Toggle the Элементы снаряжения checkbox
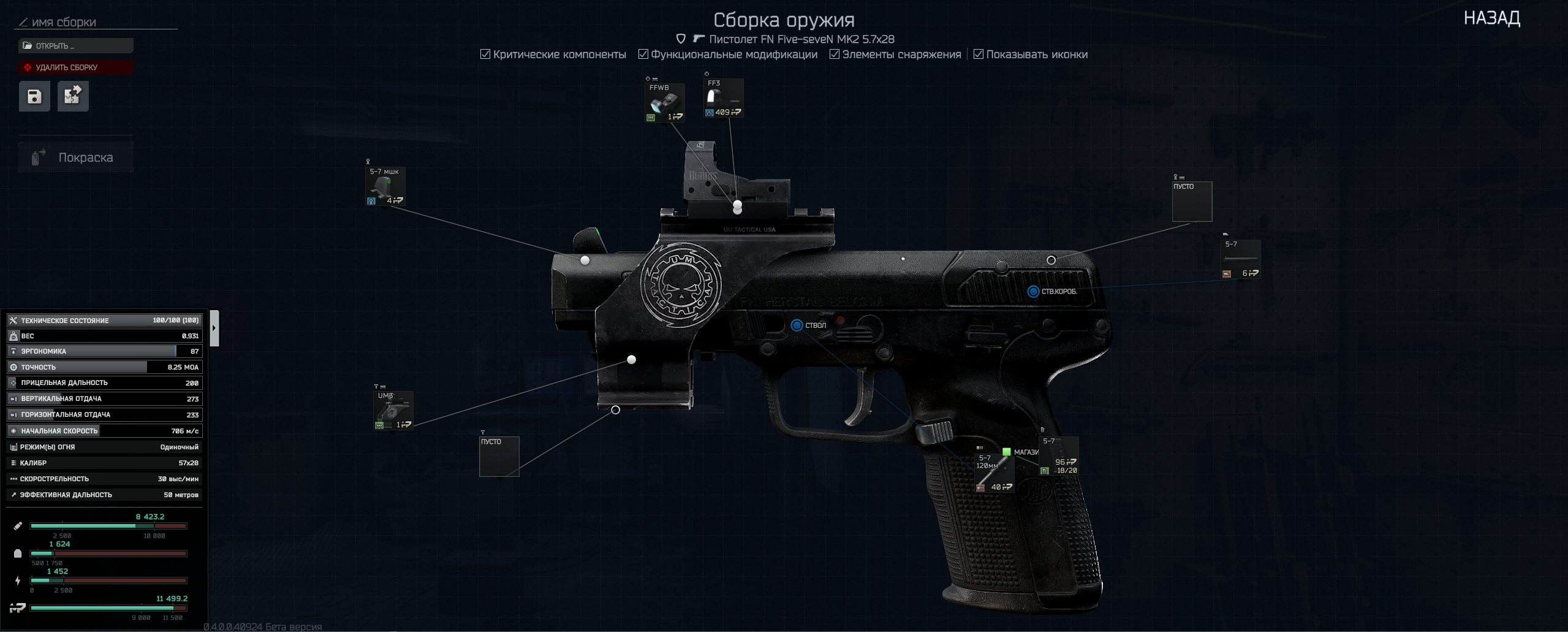 click(x=834, y=55)
